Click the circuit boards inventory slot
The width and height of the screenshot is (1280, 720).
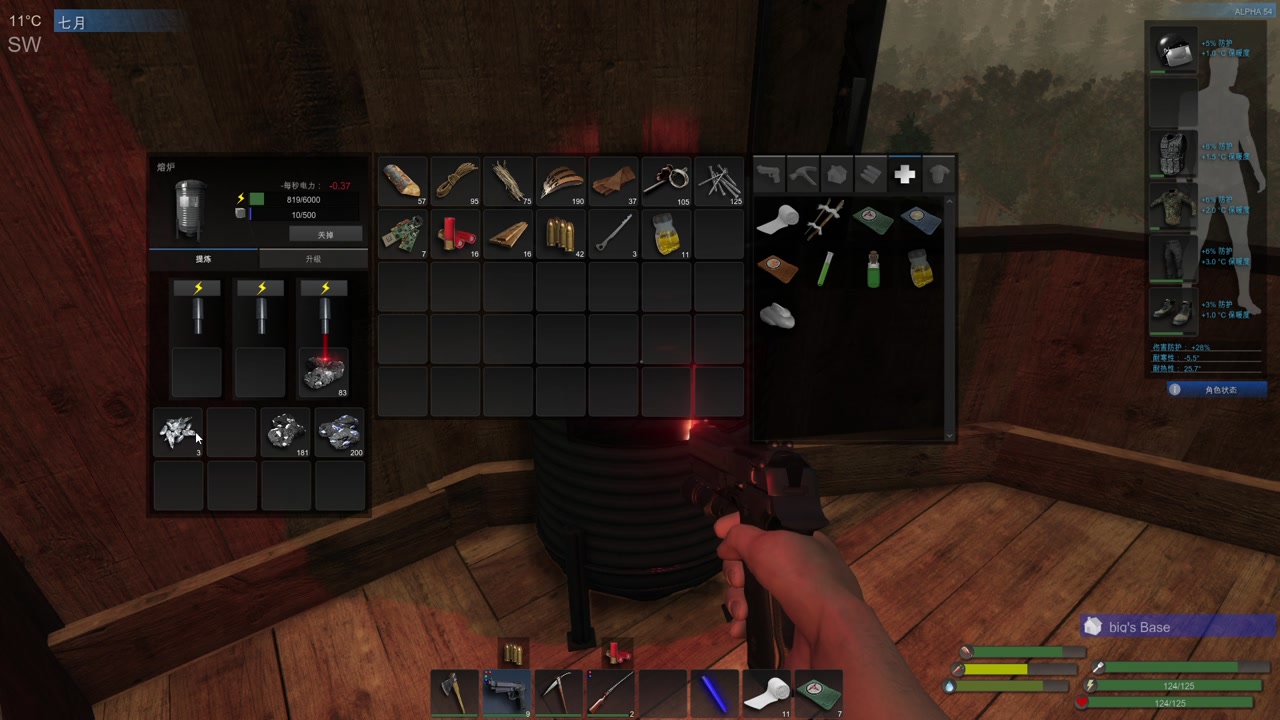pyautogui.click(x=403, y=234)
